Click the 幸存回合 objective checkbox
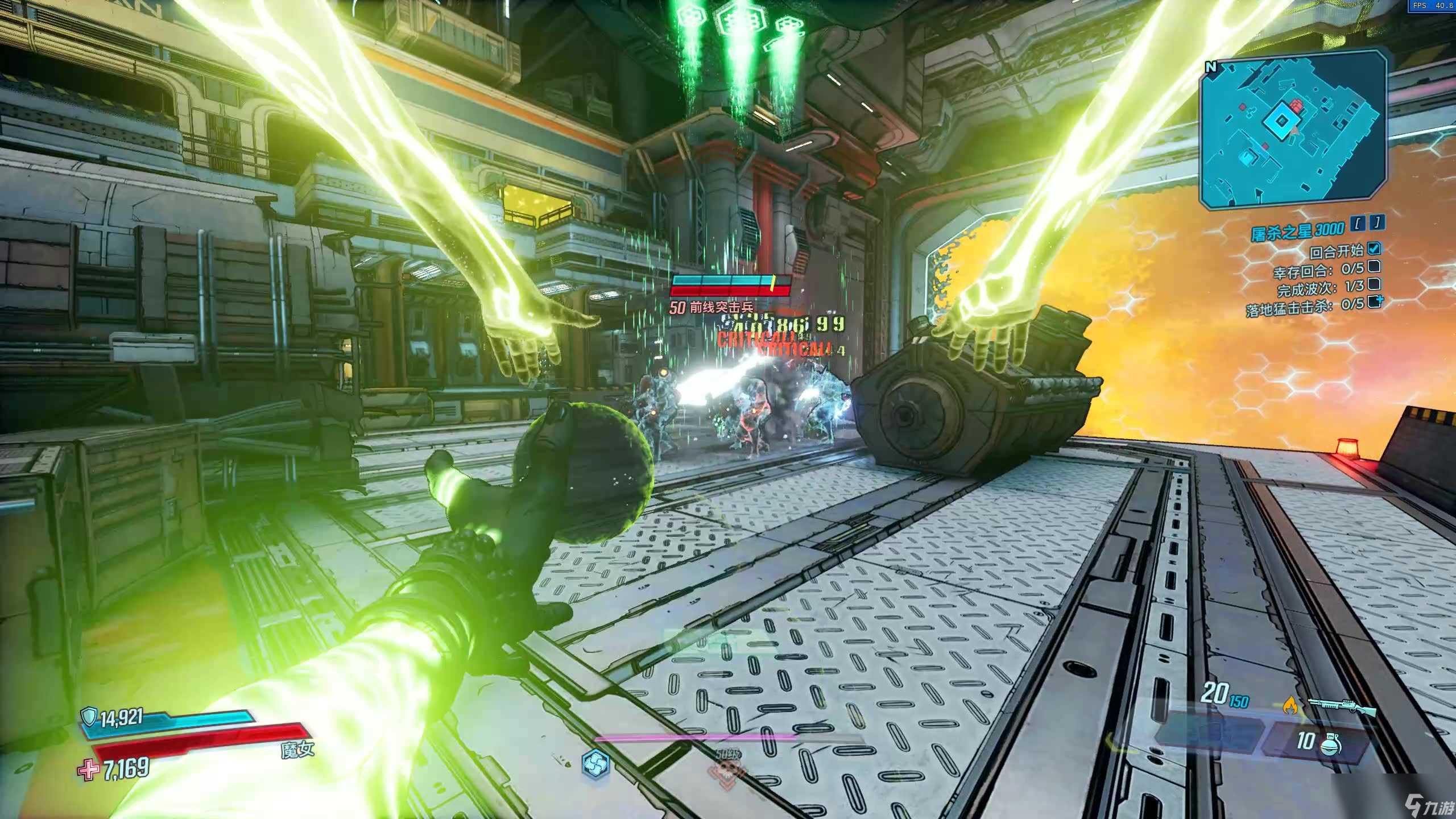Viewport: 1456px width, 819px height. (1374, 266)
